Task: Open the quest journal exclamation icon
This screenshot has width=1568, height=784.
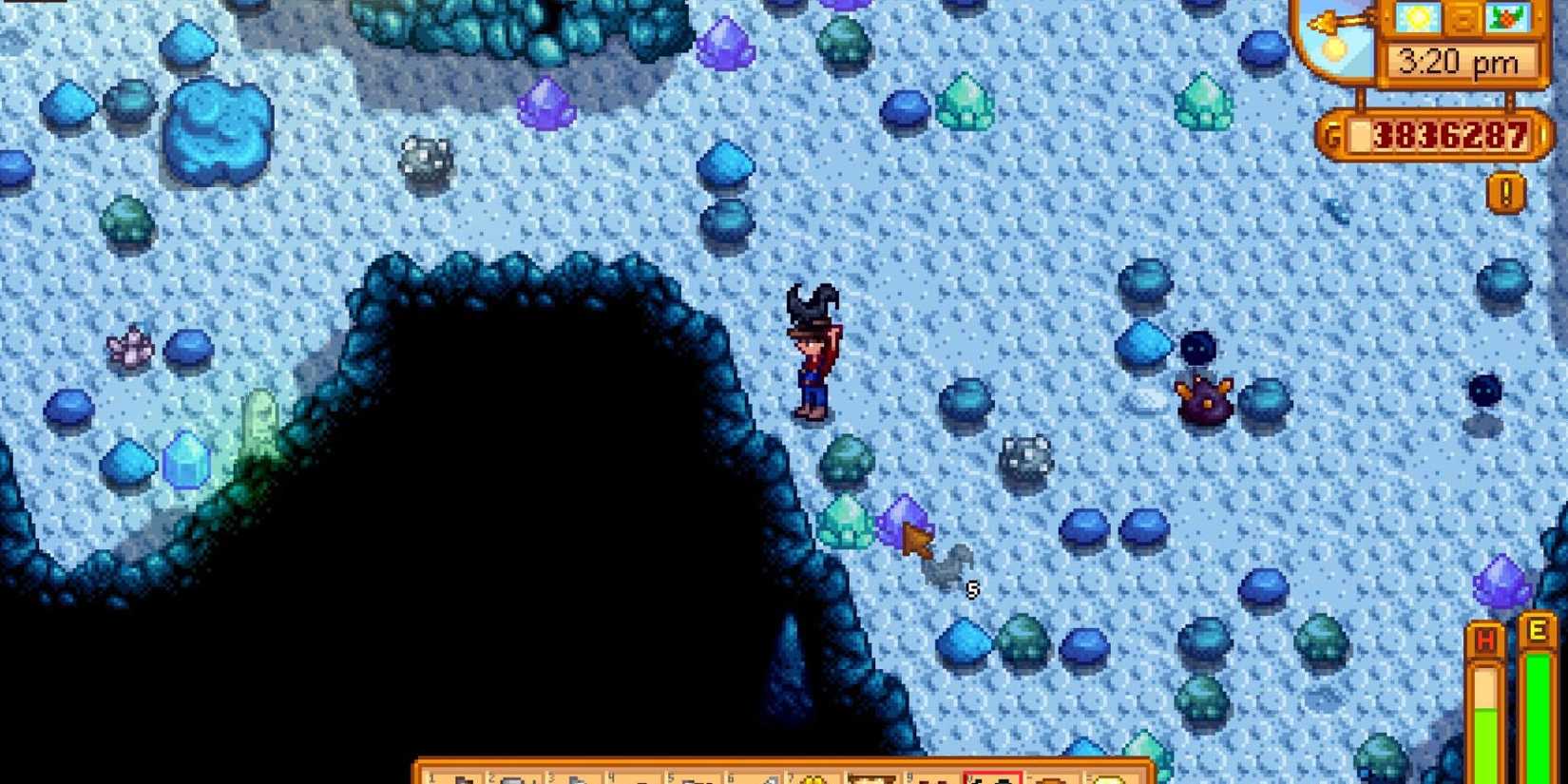Action: pos(1504,194)
